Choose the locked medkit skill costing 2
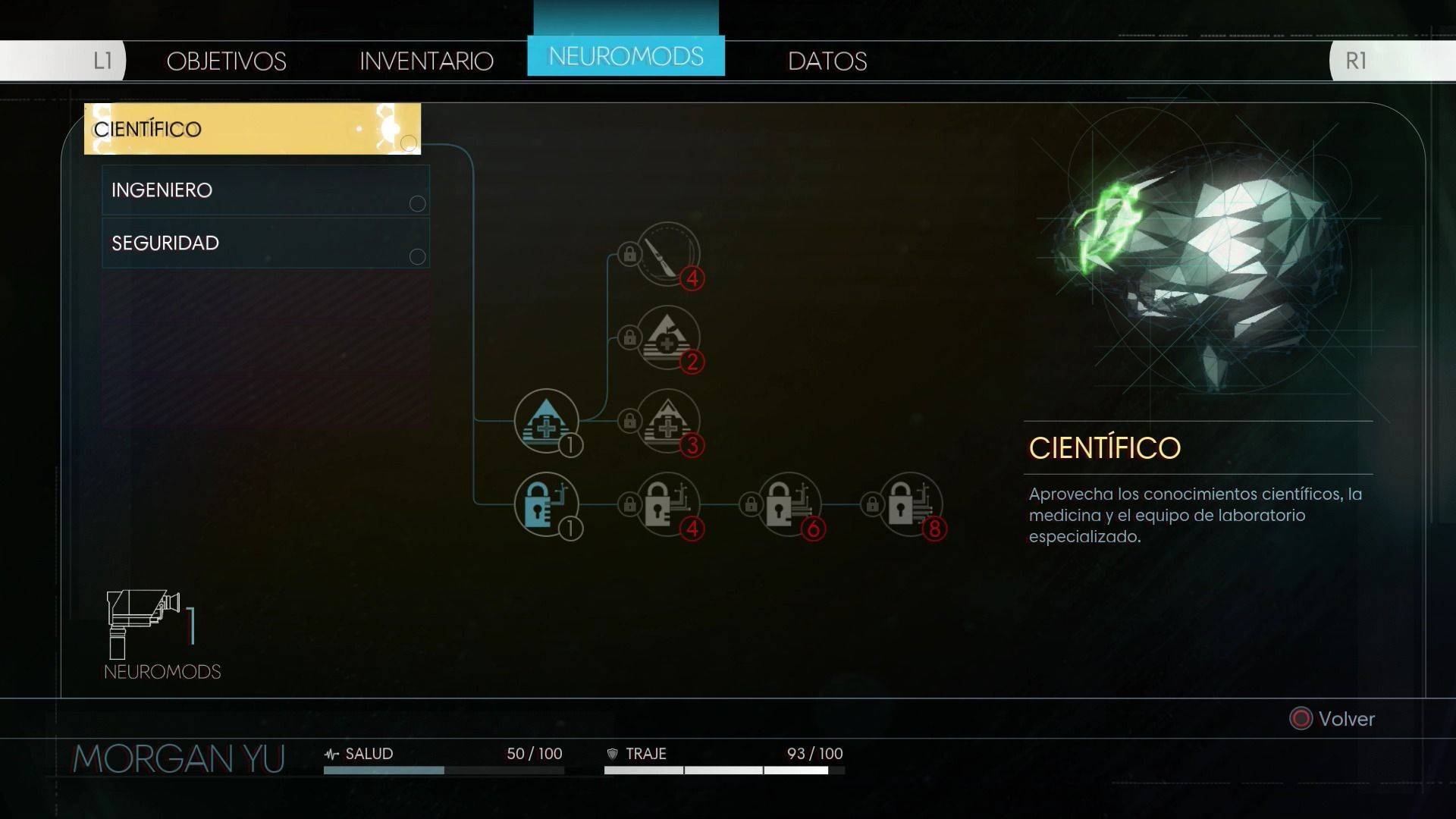 pyautogui.click(x=667, y=337)
